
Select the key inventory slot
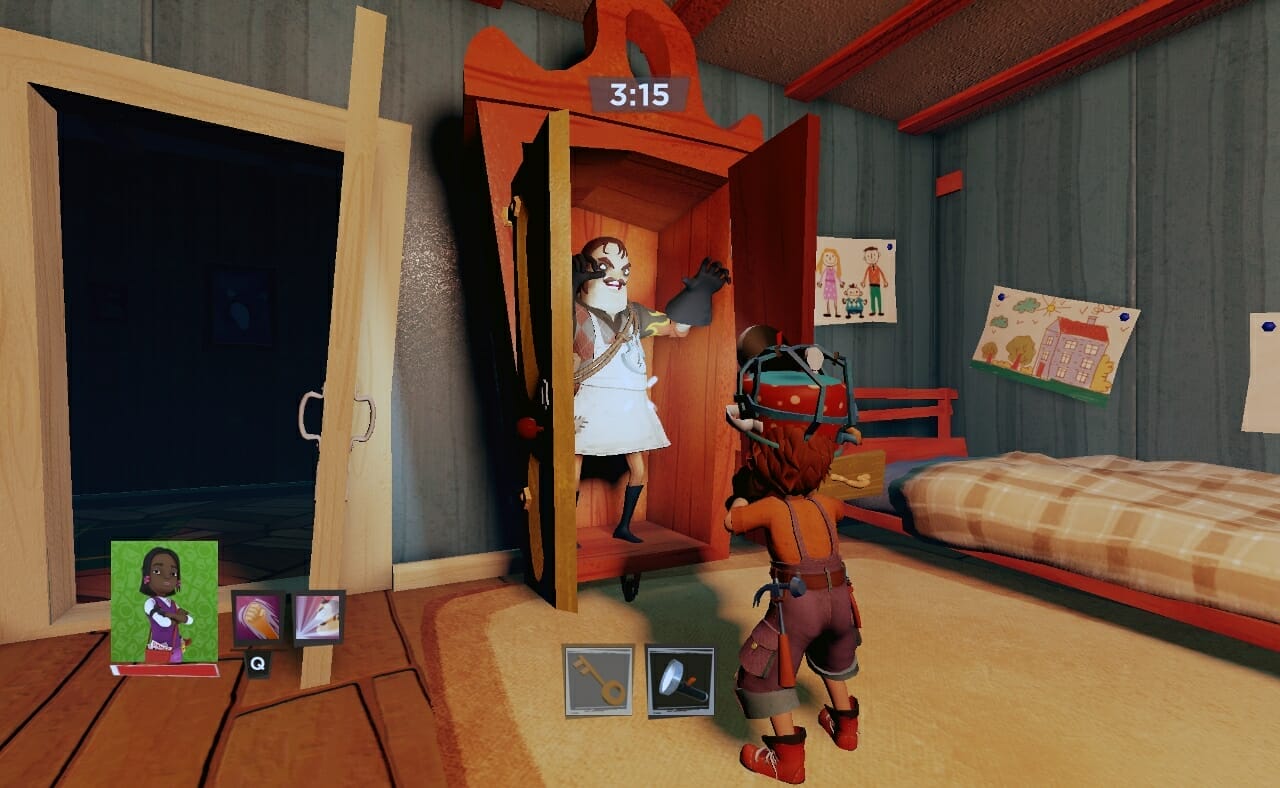coord(598,680)
